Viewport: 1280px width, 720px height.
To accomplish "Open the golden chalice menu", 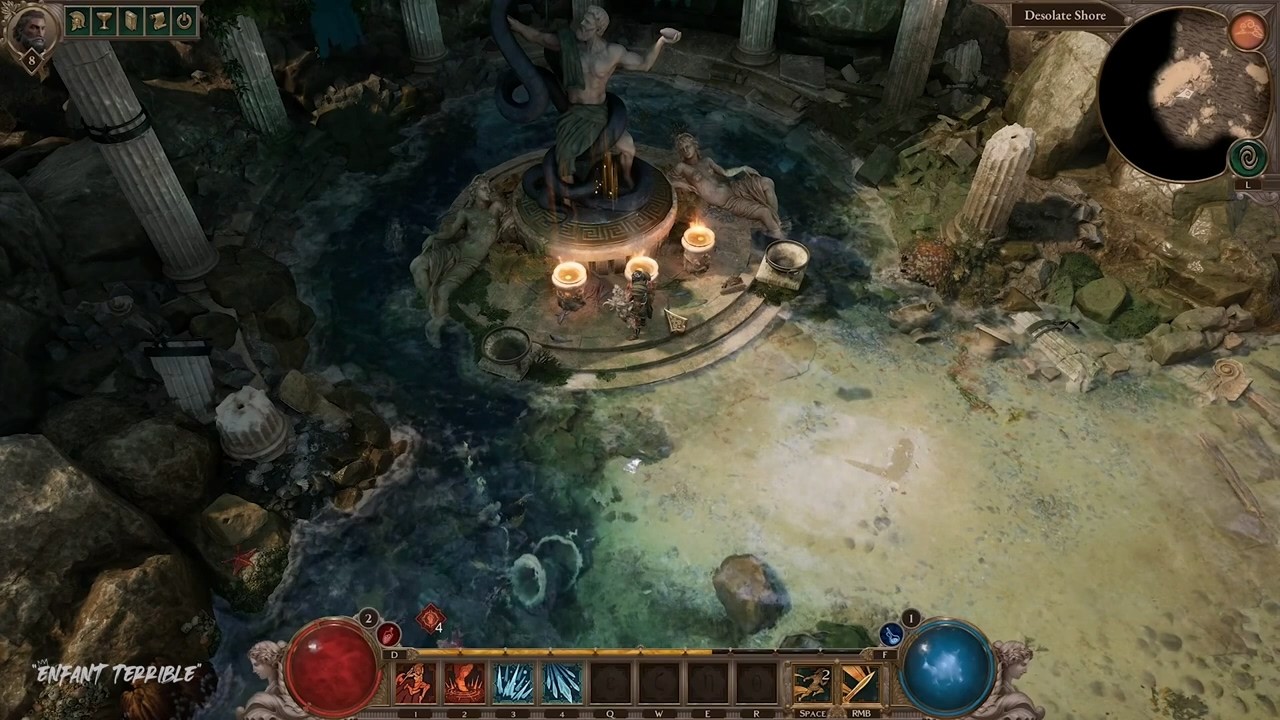I will (104, 21).
